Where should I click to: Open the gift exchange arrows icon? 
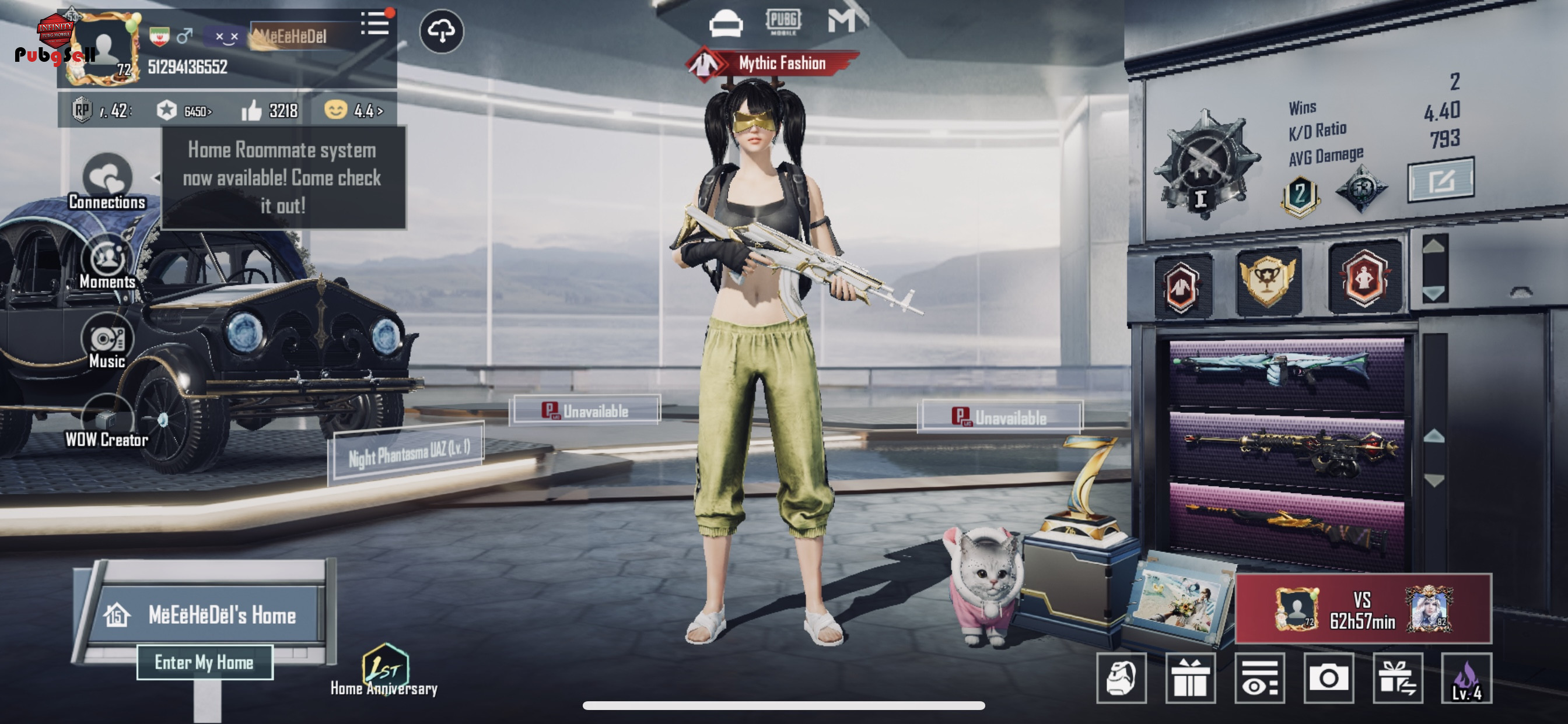1398,678
